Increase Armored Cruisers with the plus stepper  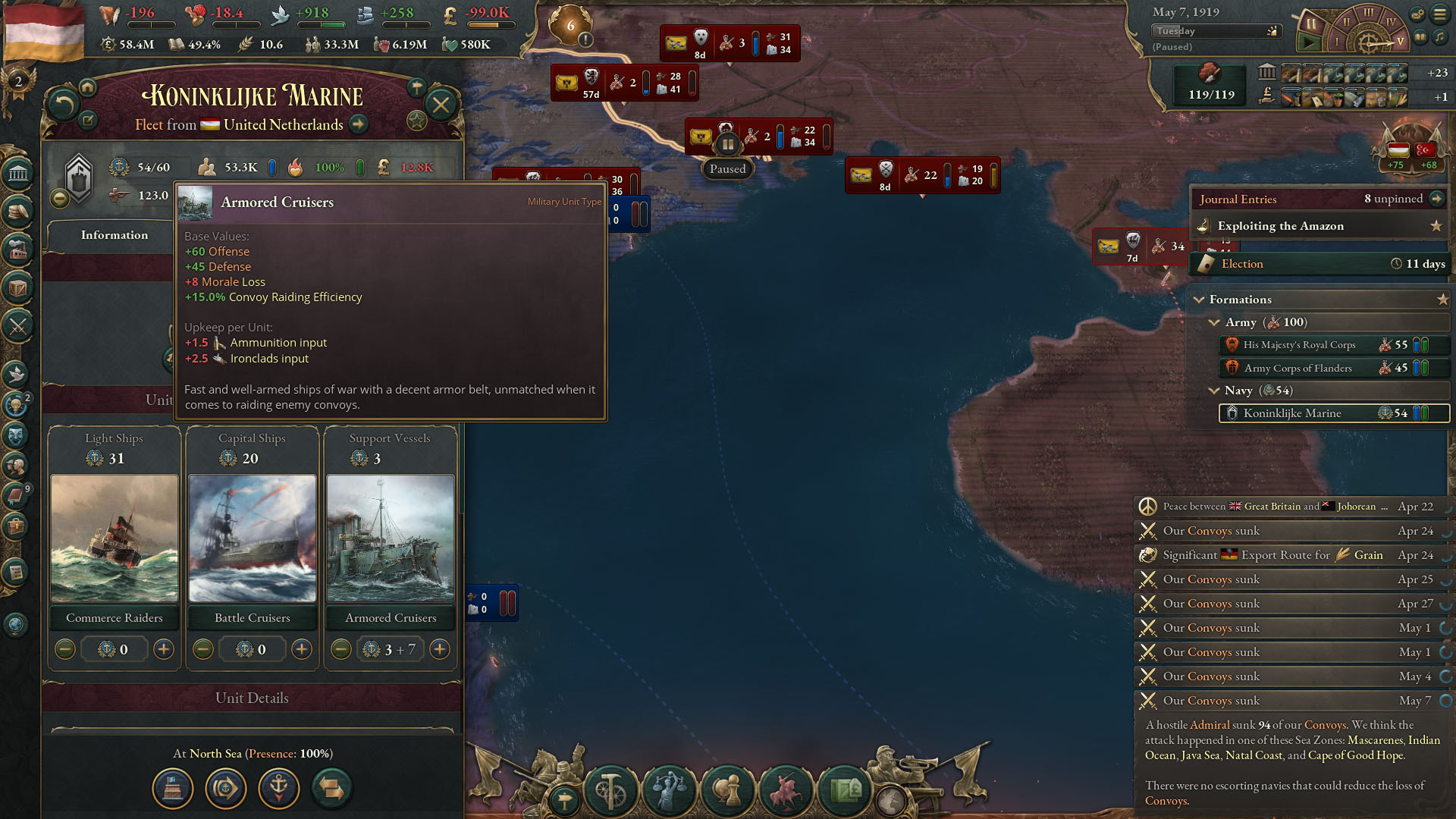[440, 649]
